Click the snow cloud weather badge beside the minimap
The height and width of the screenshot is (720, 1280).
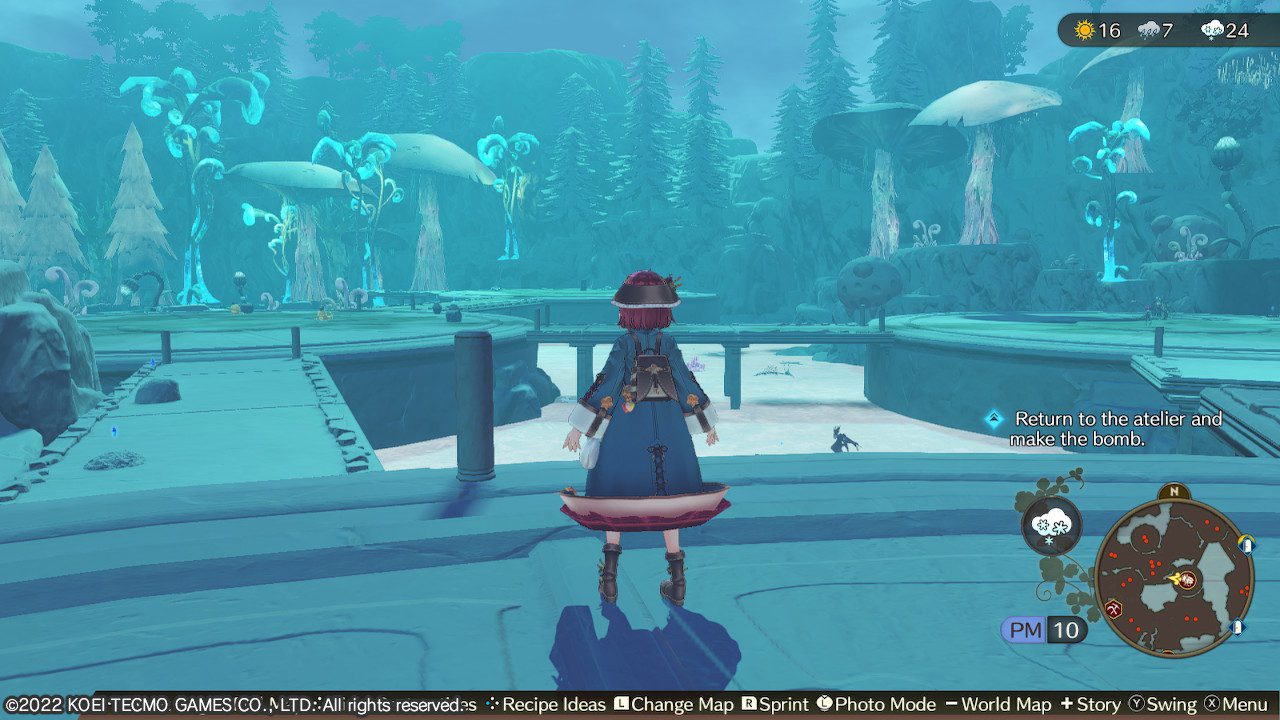point(1049,526)
